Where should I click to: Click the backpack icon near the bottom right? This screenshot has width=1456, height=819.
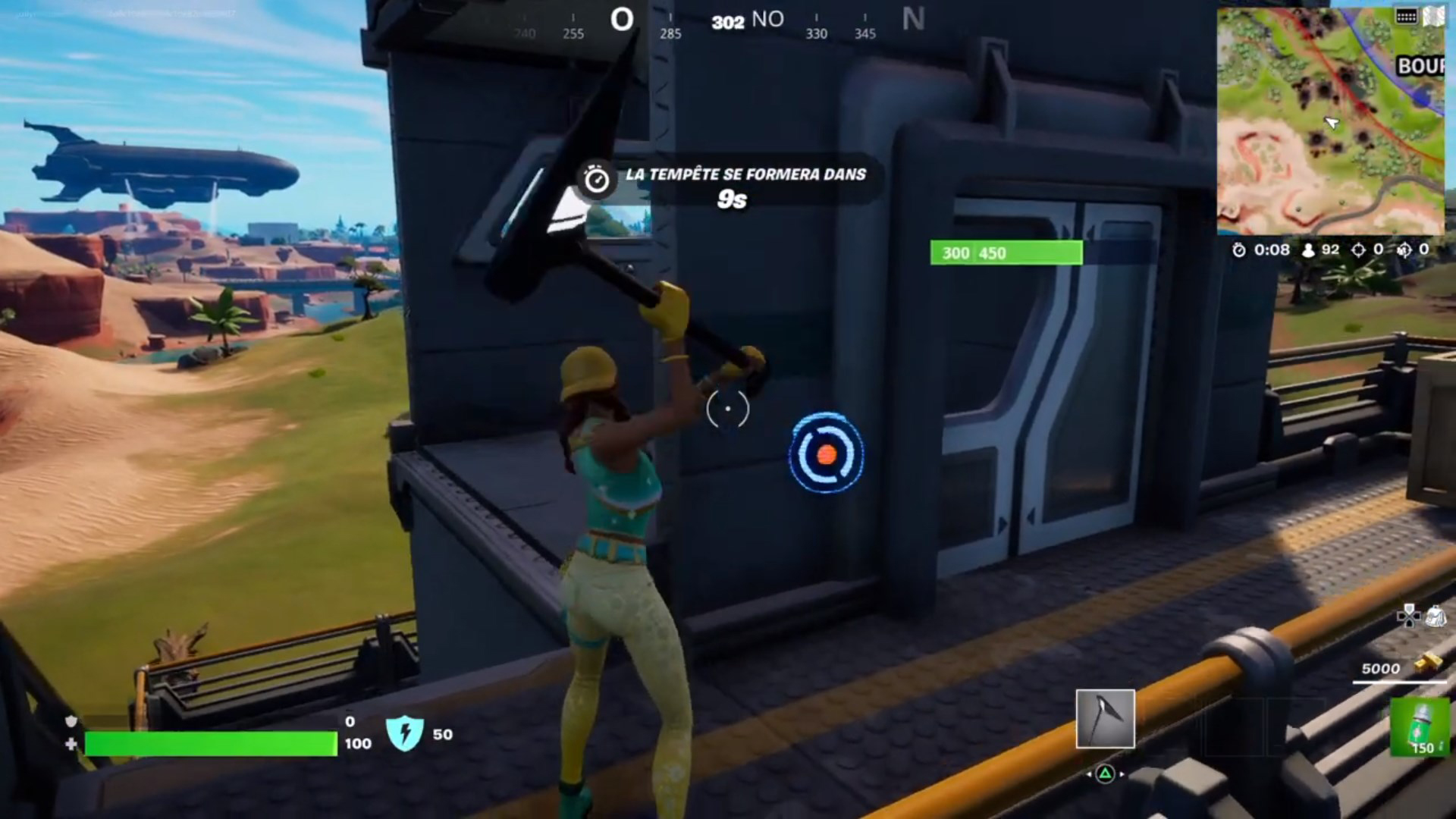click(1437, 617)
